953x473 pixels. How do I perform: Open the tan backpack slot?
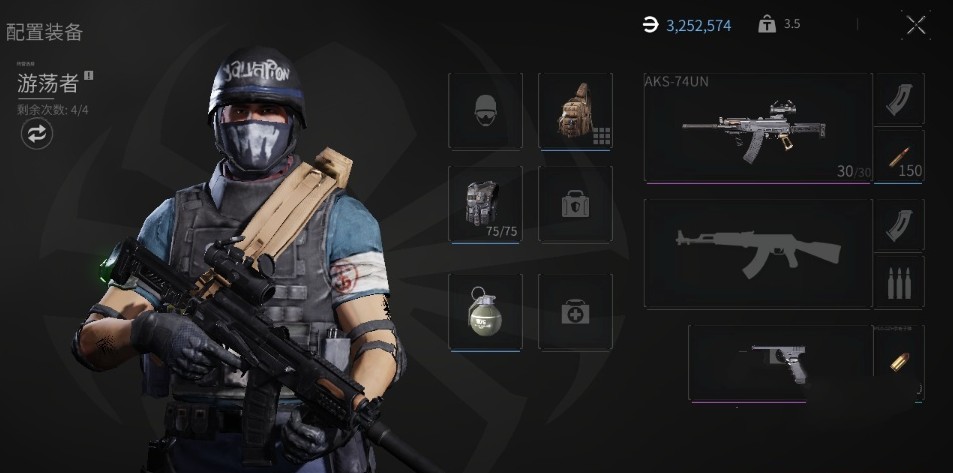pyautogui.click(x=575, y=111)
